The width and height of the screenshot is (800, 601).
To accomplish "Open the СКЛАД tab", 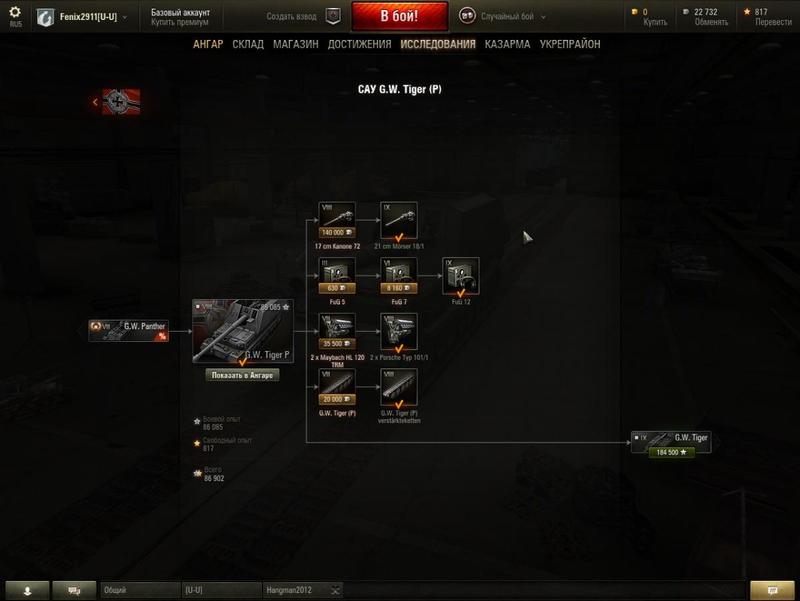I will 248,44.
